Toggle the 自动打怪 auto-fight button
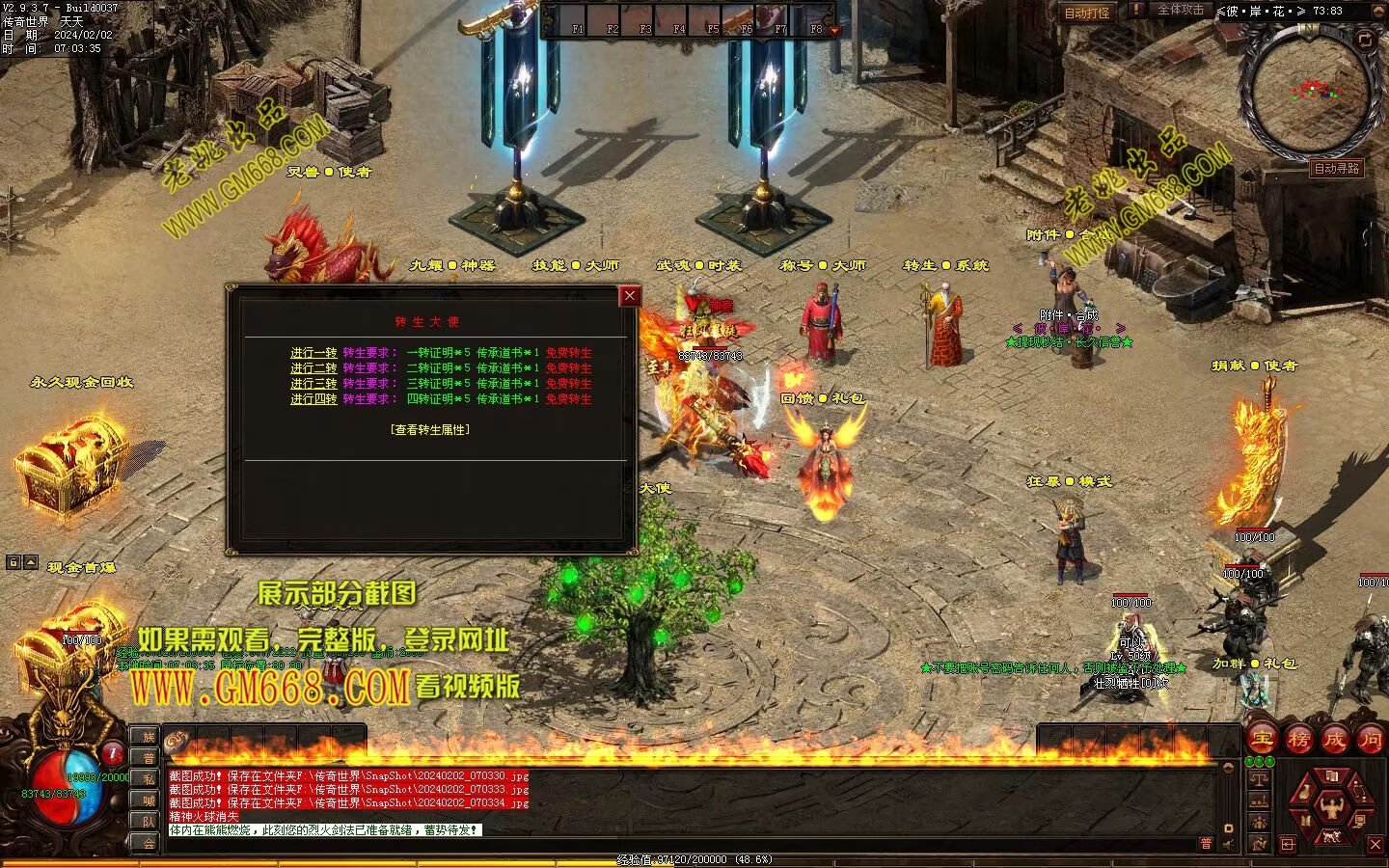 point(1086,13)
